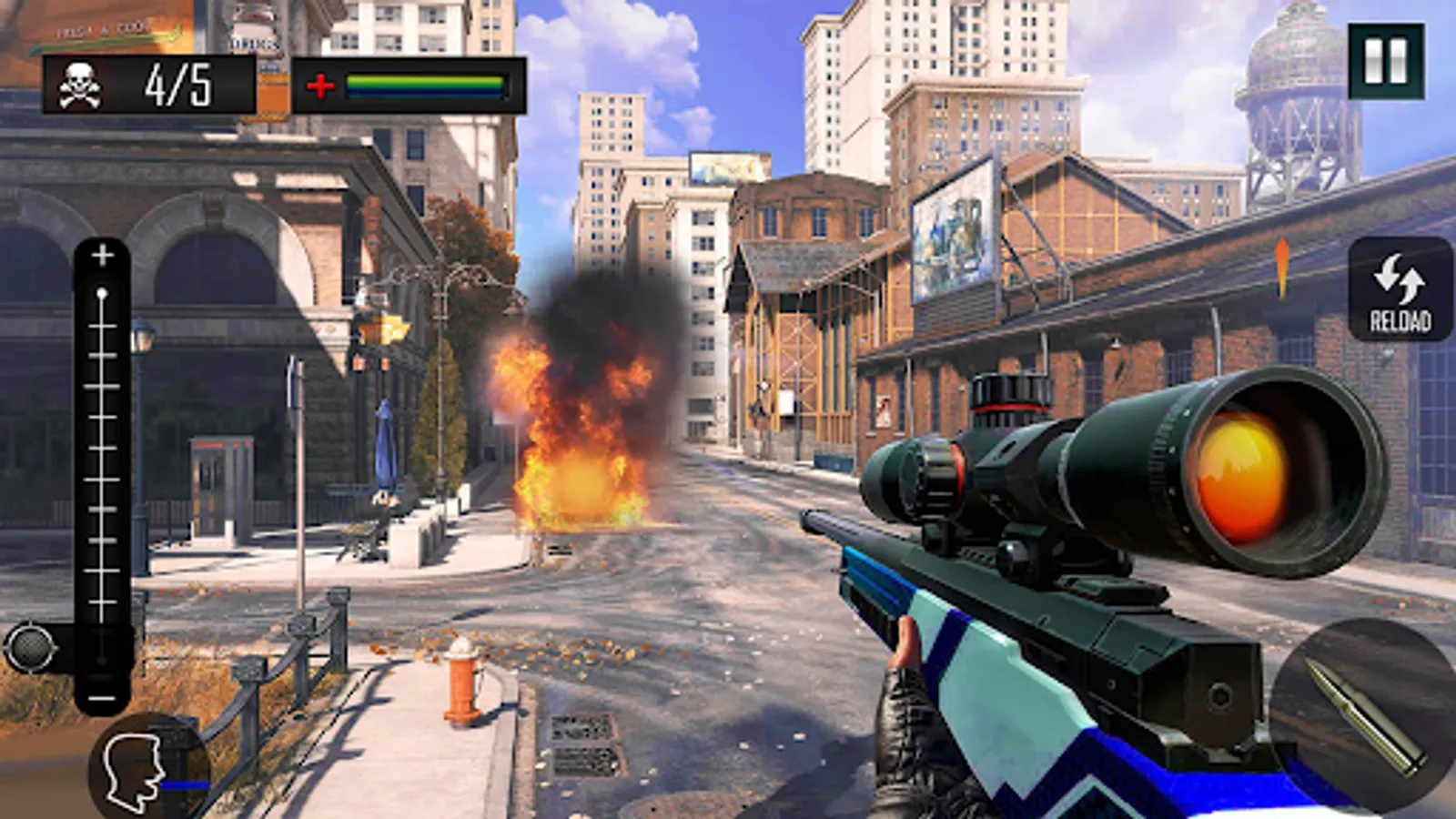Image resolution: width=1456 pixels, height=819 pixels.
Task: Decrease zoom with the minus button
Action: (x=102, y=698)
